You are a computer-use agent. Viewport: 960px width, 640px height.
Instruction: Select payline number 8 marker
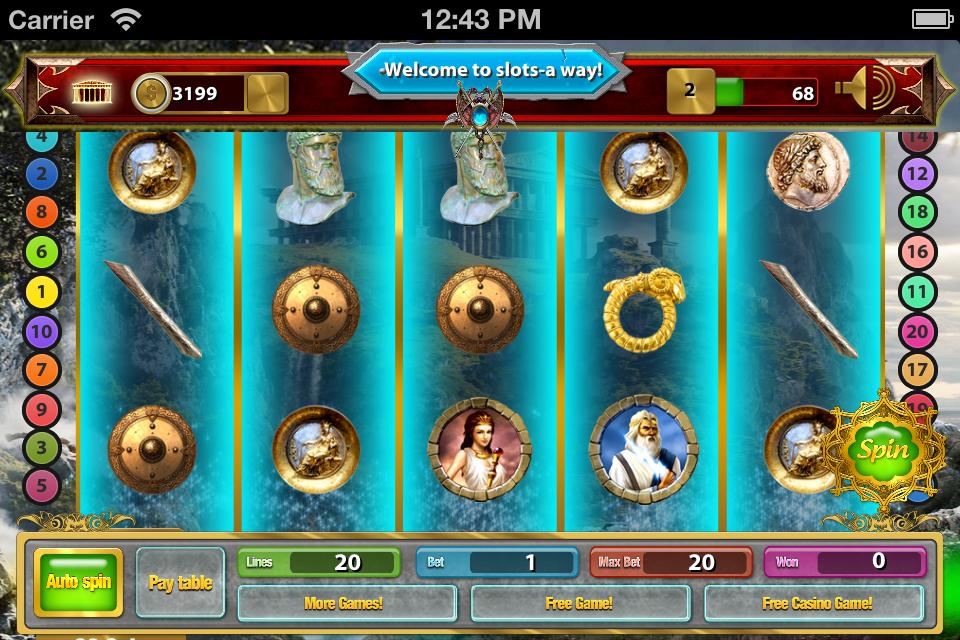pyautogui.click(x=42, y=213)
